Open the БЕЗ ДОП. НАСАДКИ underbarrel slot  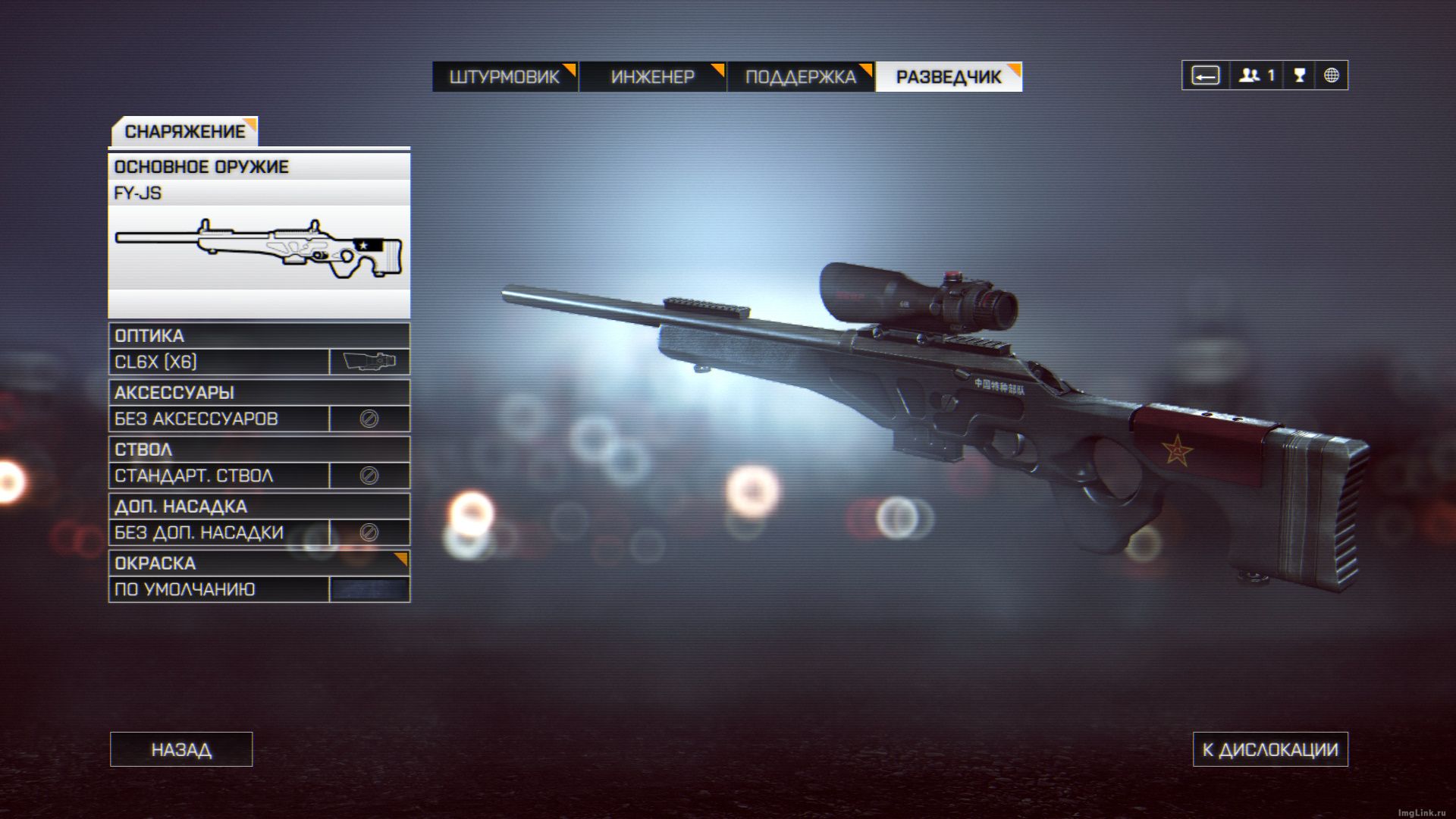(x=259, y=532)
